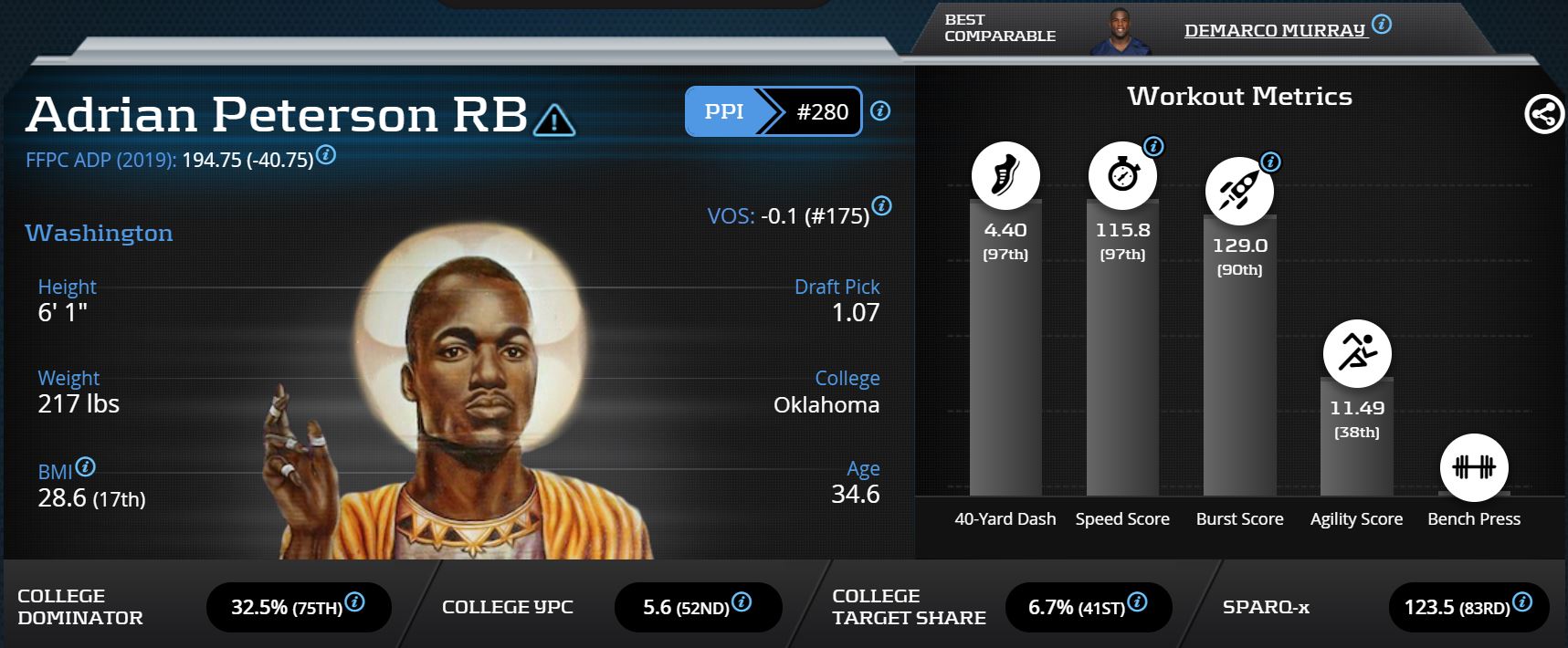
Task: Click the warning triangle beside the player name
Action: (553, 120)
